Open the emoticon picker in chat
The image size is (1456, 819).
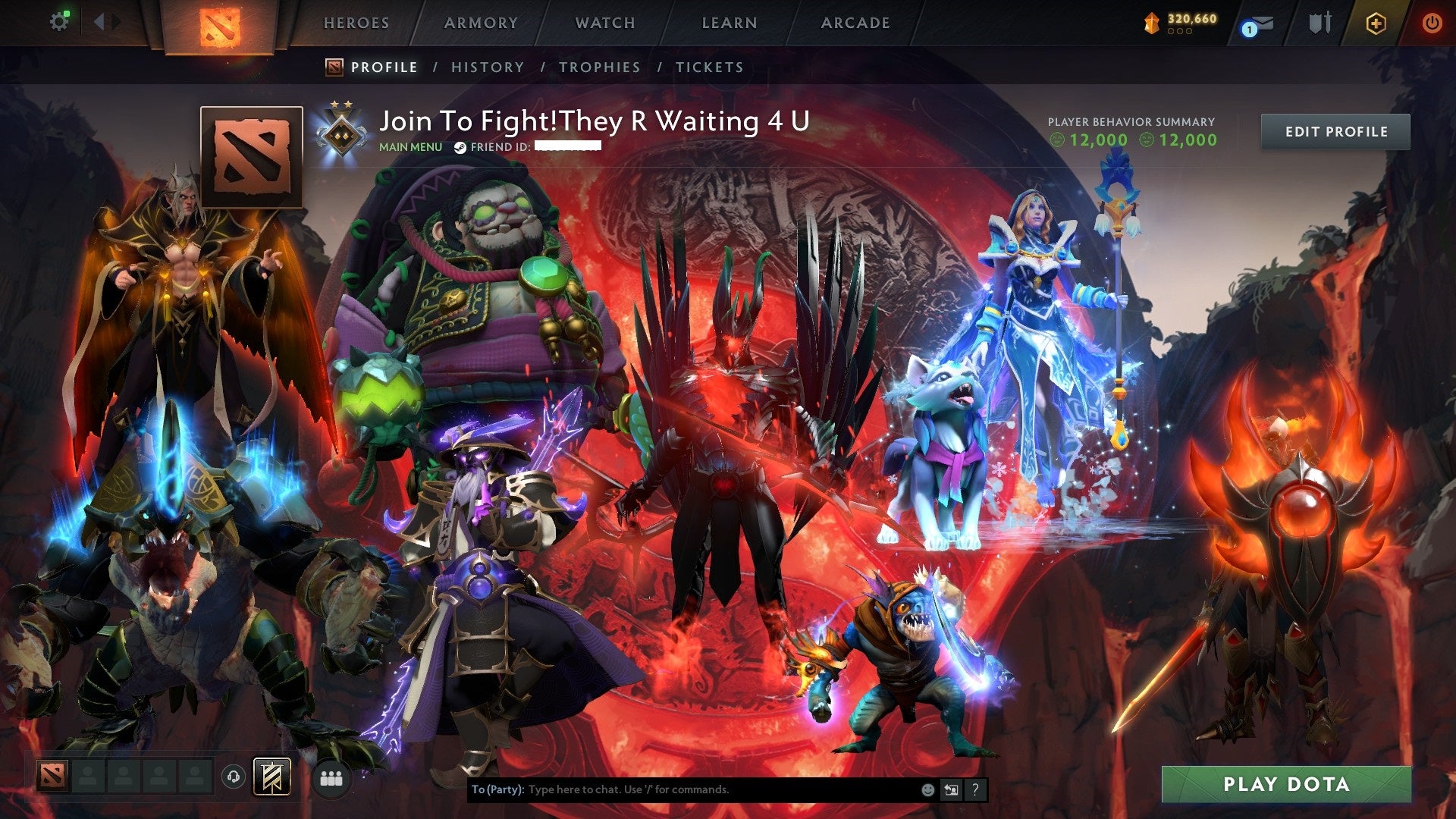coord(927,789)
